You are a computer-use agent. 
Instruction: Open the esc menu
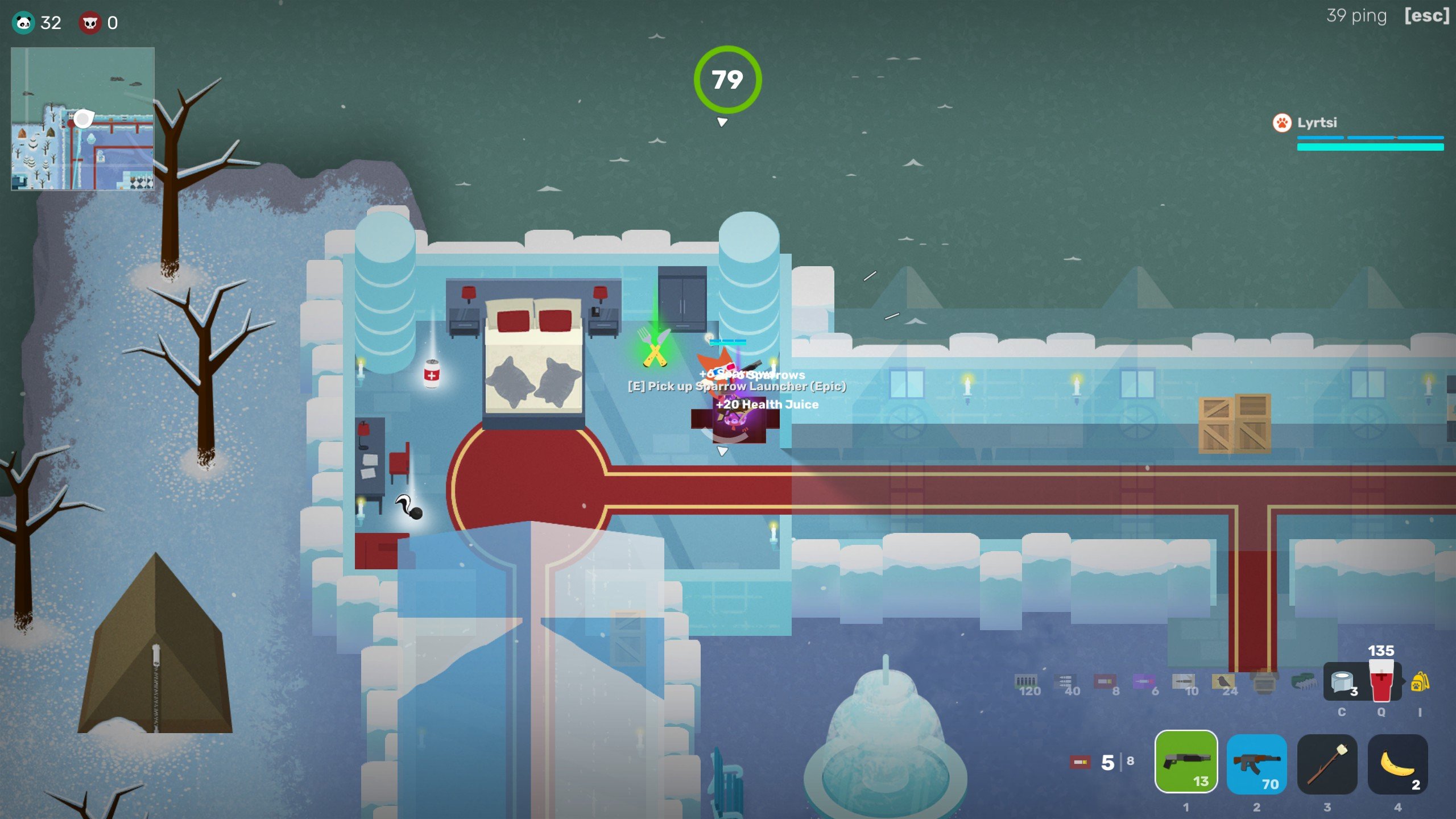coord(1426,15)
